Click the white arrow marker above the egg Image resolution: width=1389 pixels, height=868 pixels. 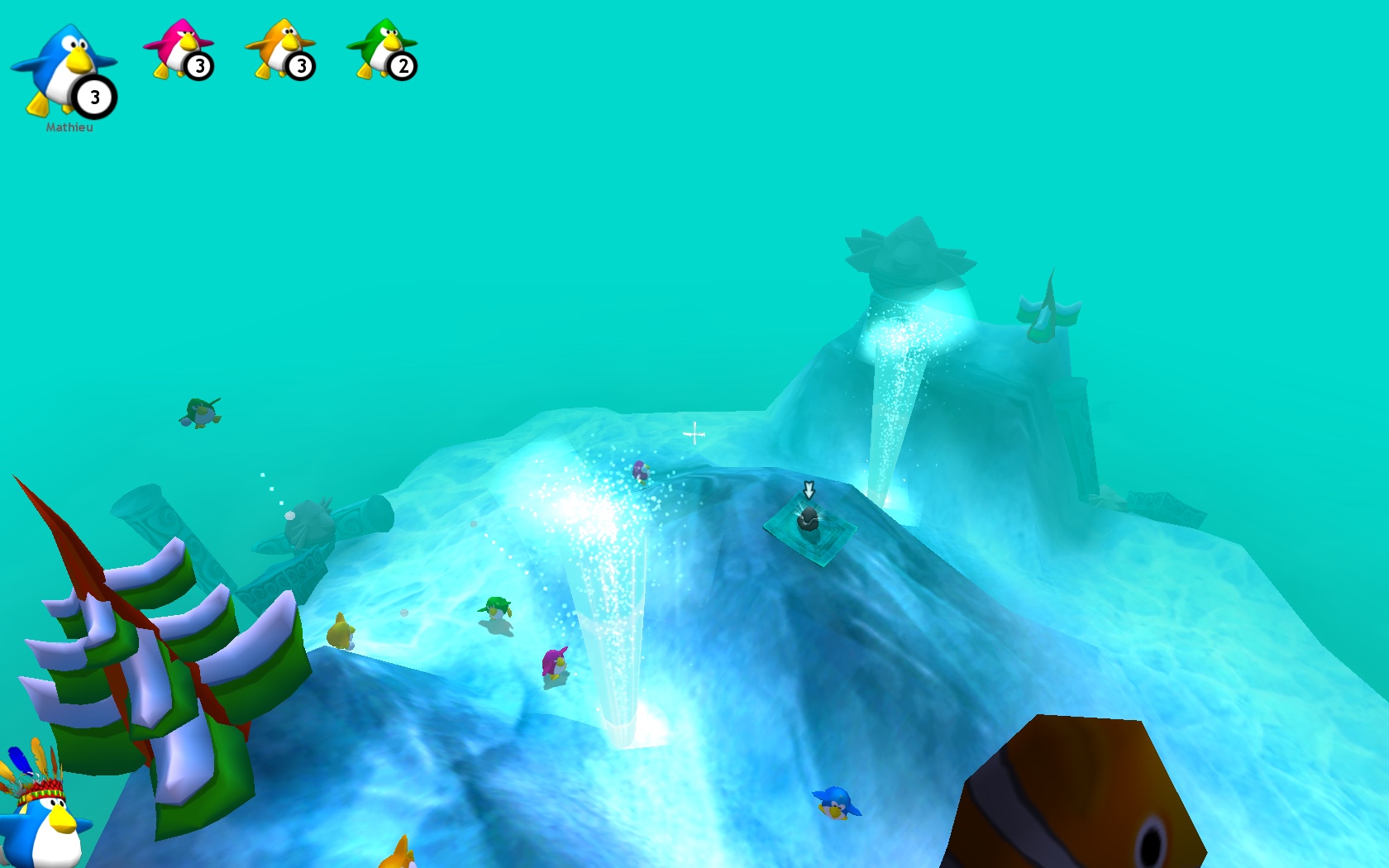tap(809, 491)
